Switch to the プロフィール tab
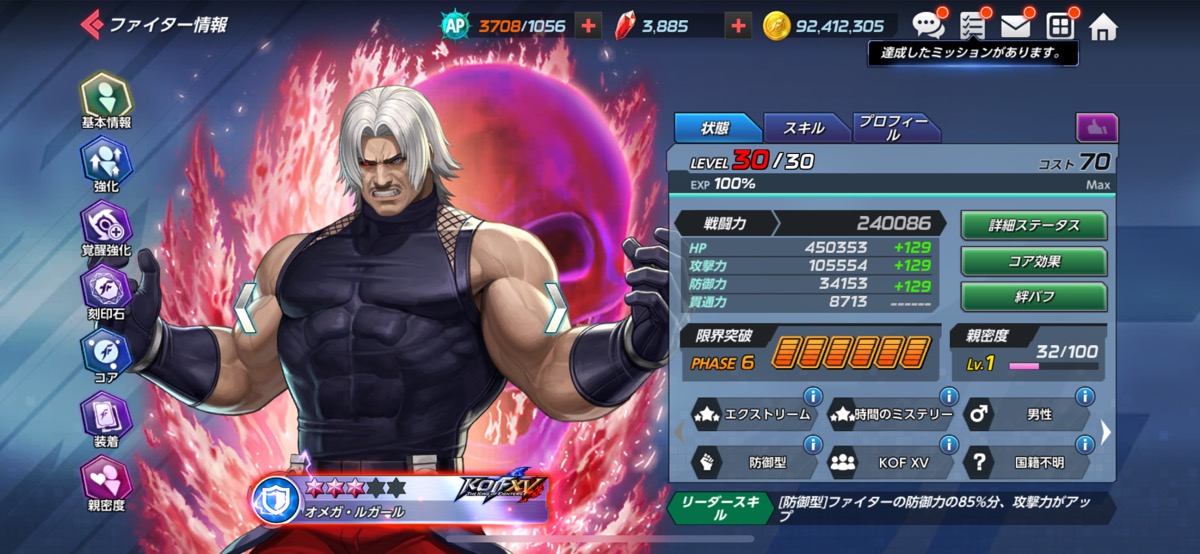The width and height of the screenshot is (1200, 554). pos(894,128)
